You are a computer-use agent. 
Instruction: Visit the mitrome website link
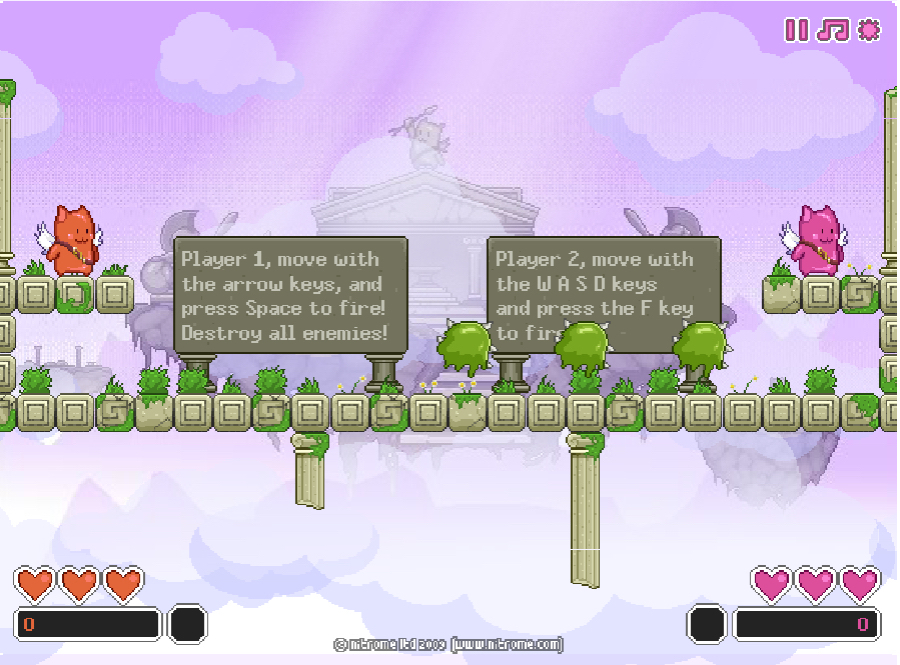(x=507, y=645)
